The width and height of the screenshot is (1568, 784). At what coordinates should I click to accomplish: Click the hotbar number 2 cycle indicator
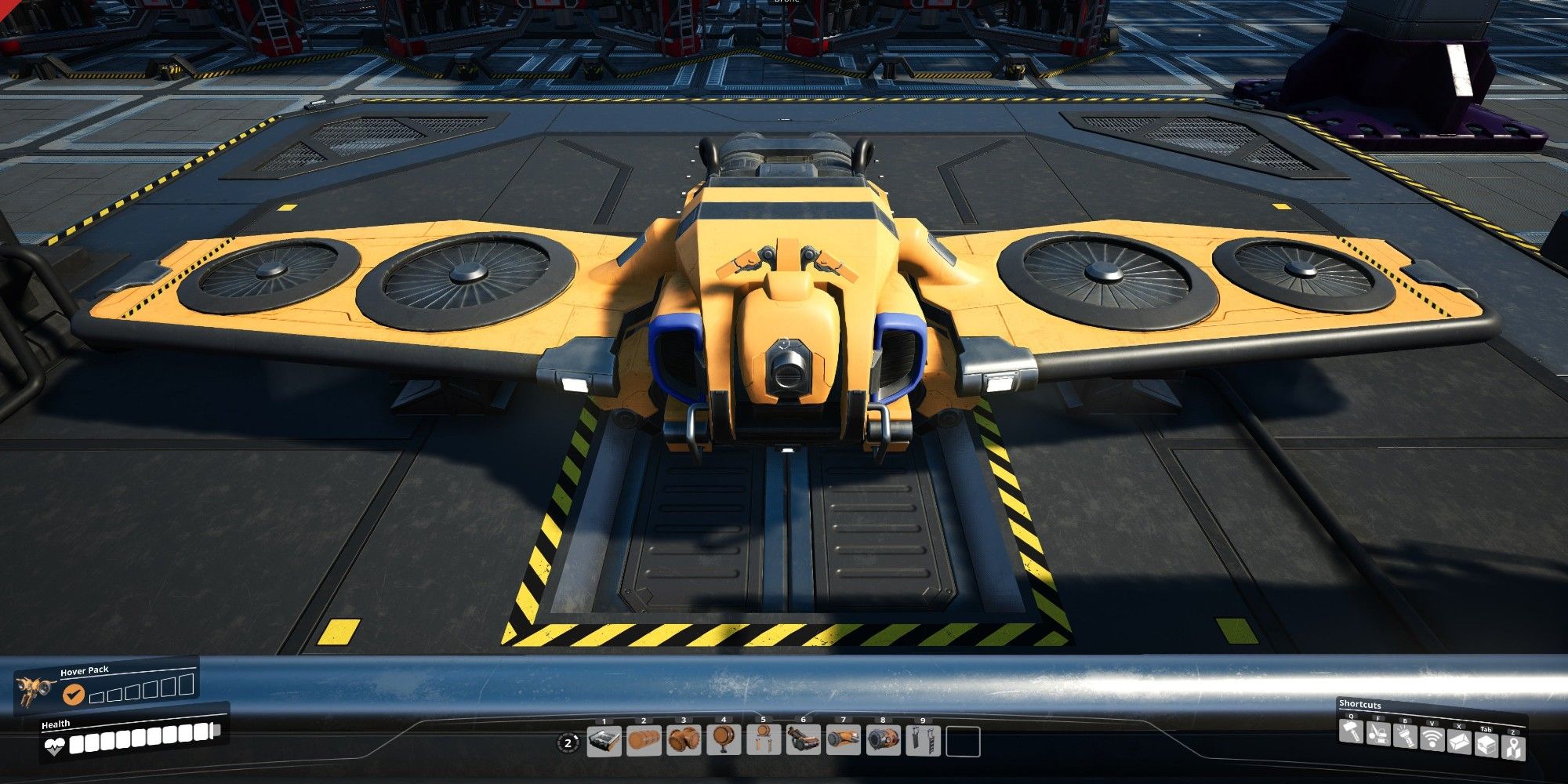point(568,743)
